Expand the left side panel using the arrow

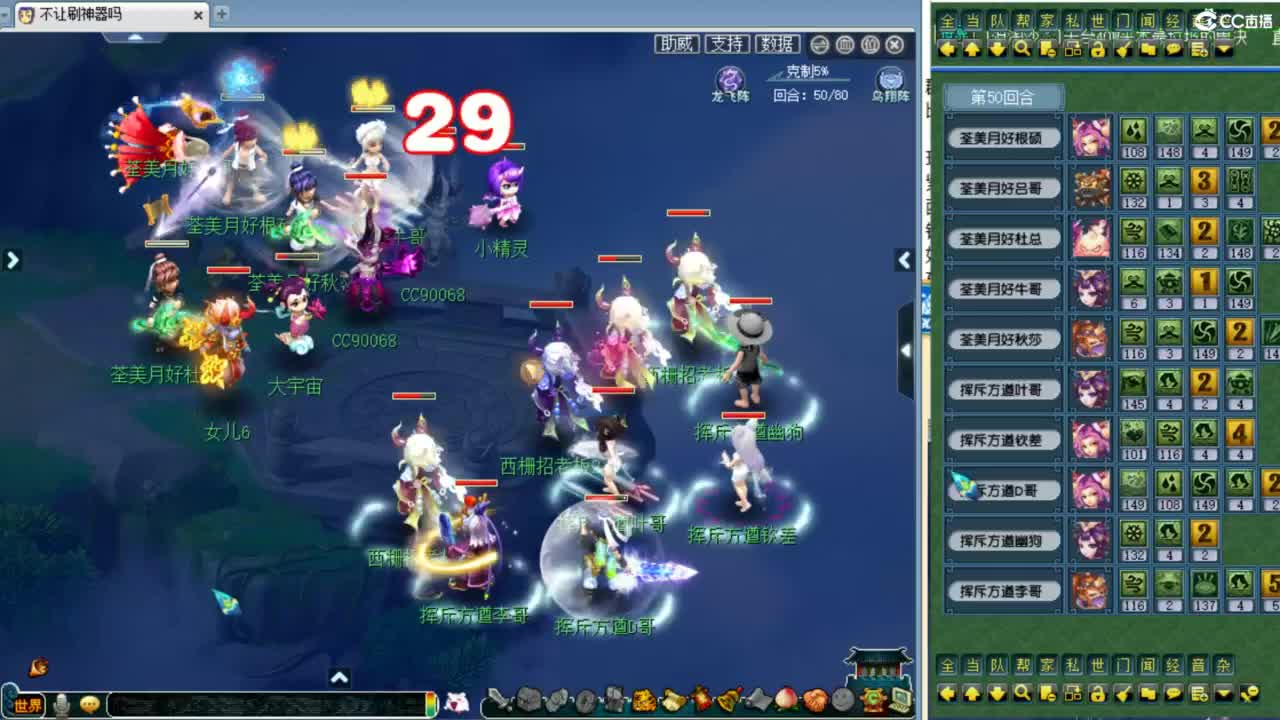pyautogui.click(x=13, y=259)
